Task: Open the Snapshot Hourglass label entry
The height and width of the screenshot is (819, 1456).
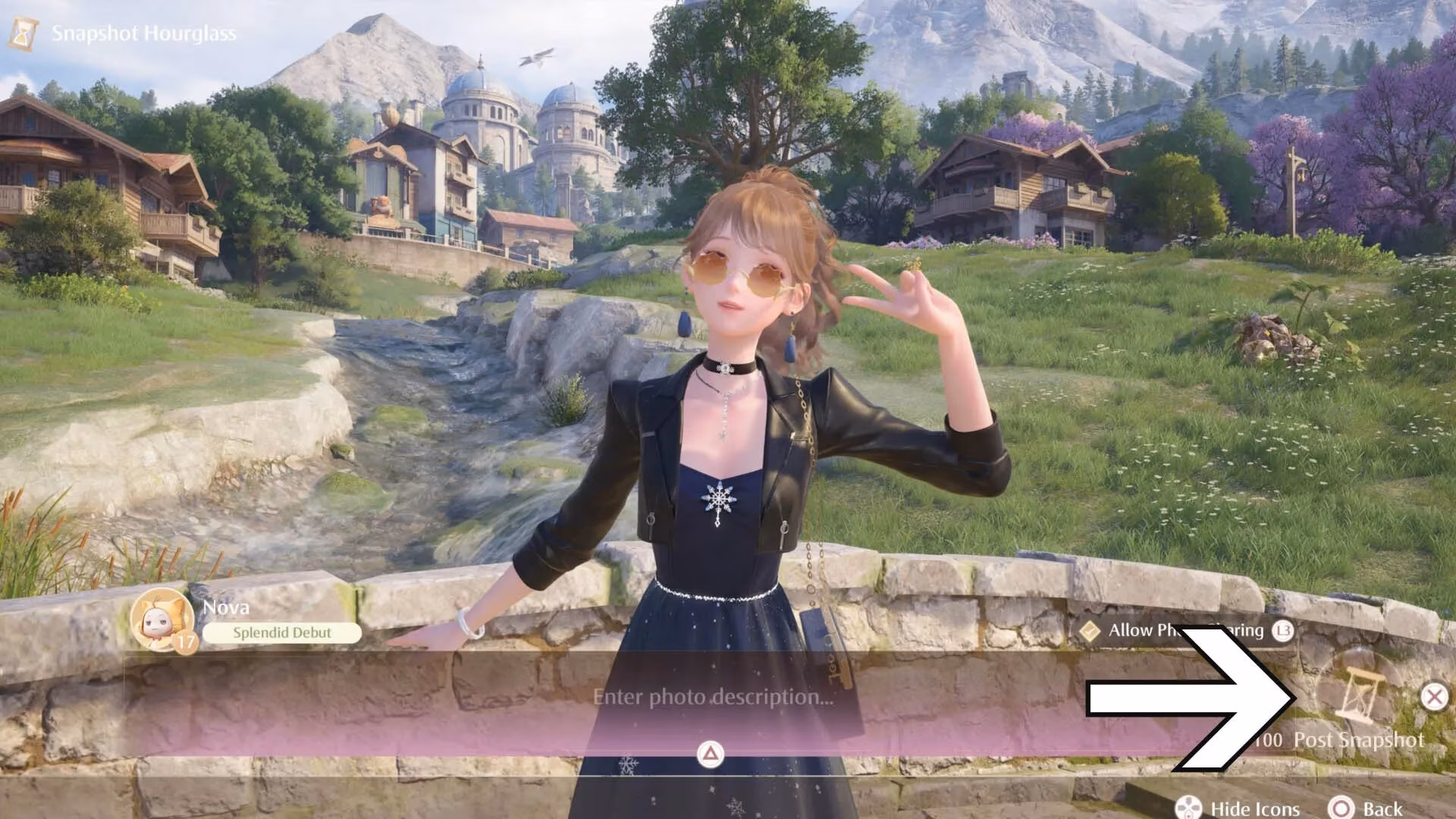Action: coord(144,32)
